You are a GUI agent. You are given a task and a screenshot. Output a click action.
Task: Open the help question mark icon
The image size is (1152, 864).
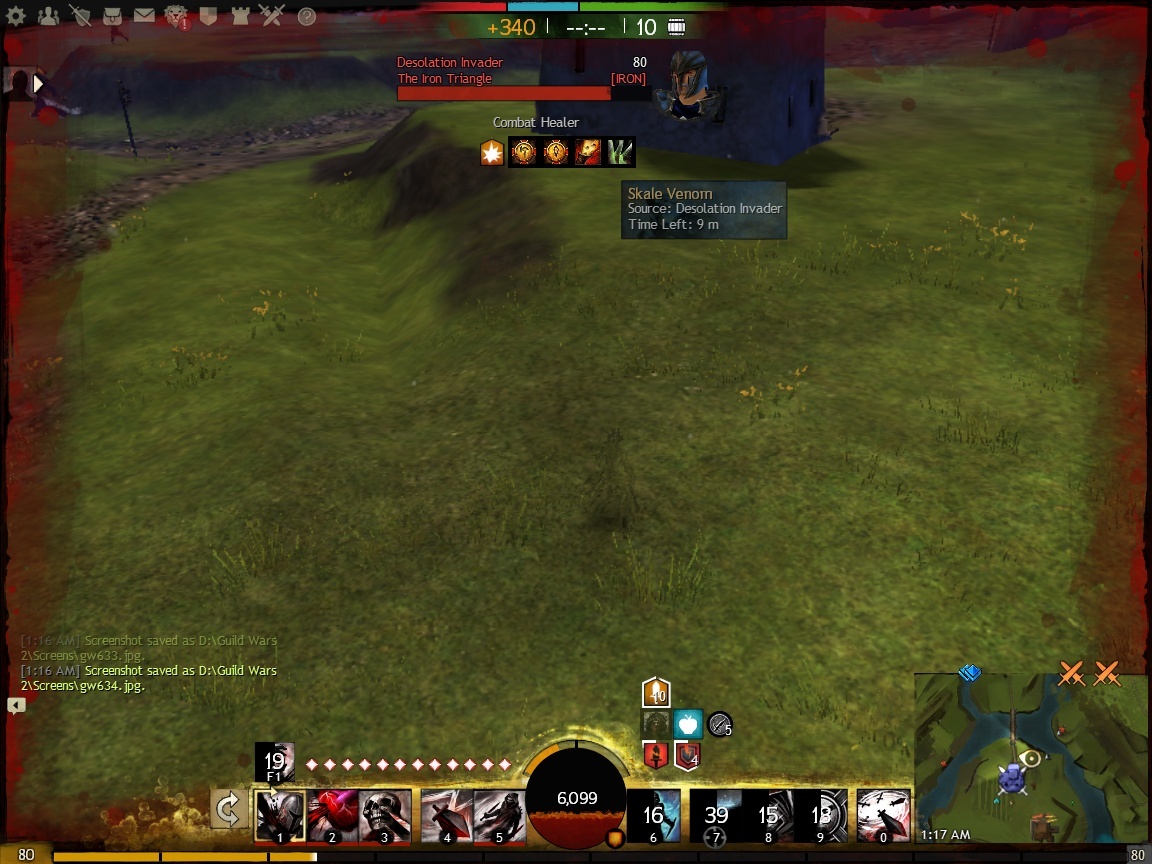(307, 16)
